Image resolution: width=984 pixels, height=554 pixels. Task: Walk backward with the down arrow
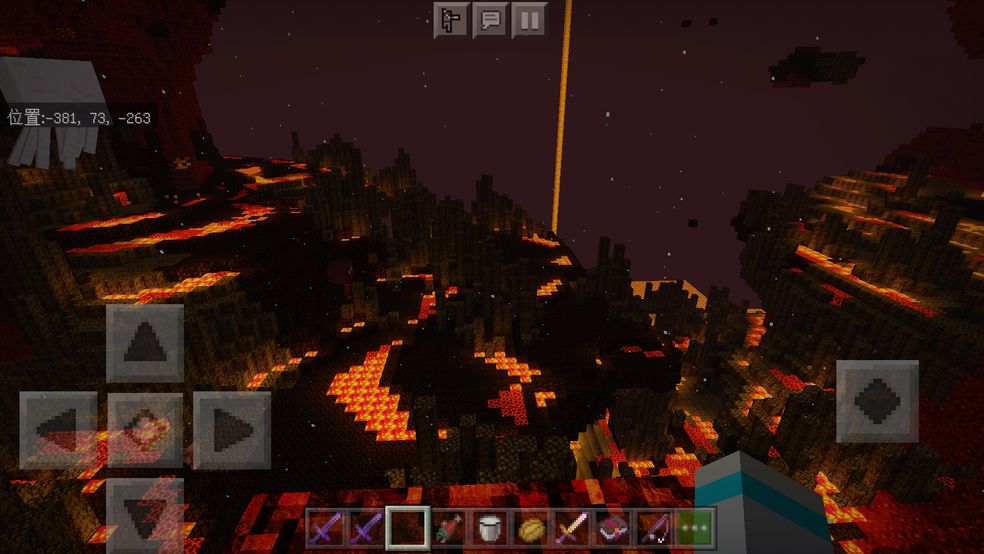click(145, 512)
